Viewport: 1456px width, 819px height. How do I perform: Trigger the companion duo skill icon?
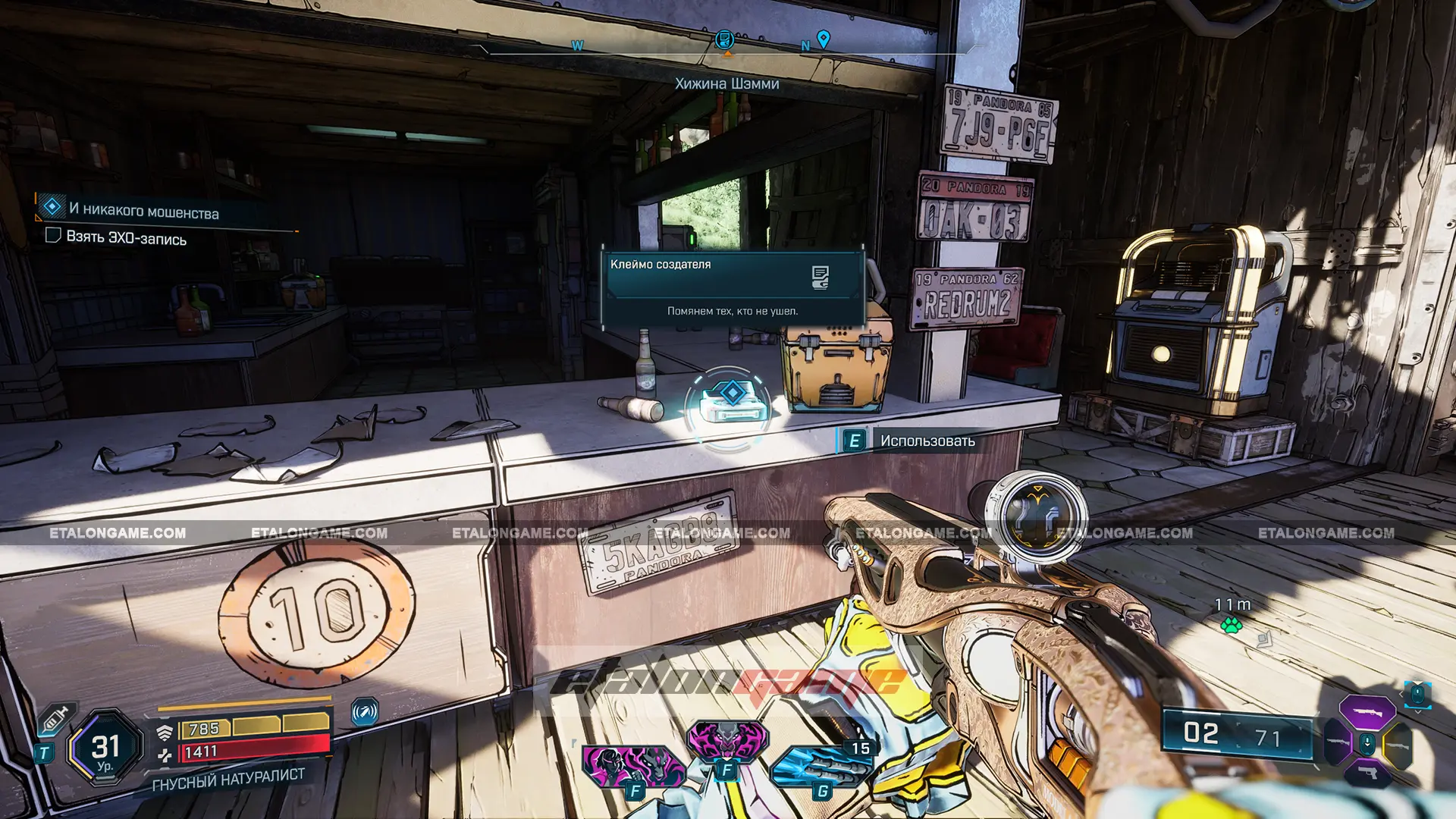[632, 766]
